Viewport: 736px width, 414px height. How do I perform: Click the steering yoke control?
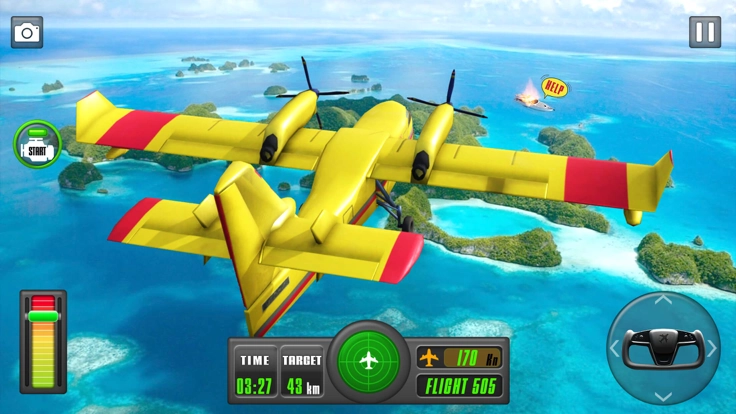(x=663, y=347)
